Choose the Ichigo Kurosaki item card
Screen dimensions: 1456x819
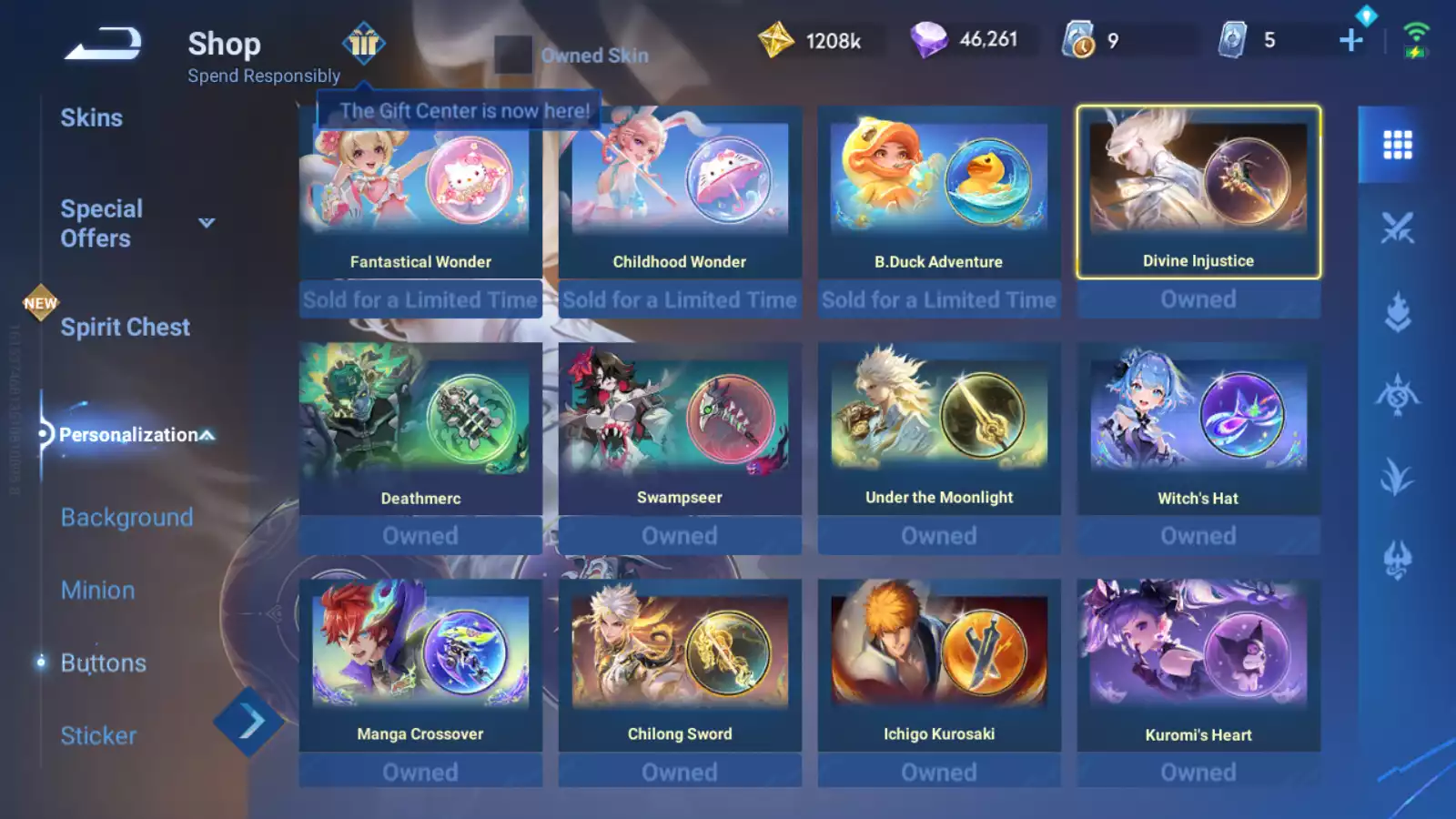pos(939,666)
